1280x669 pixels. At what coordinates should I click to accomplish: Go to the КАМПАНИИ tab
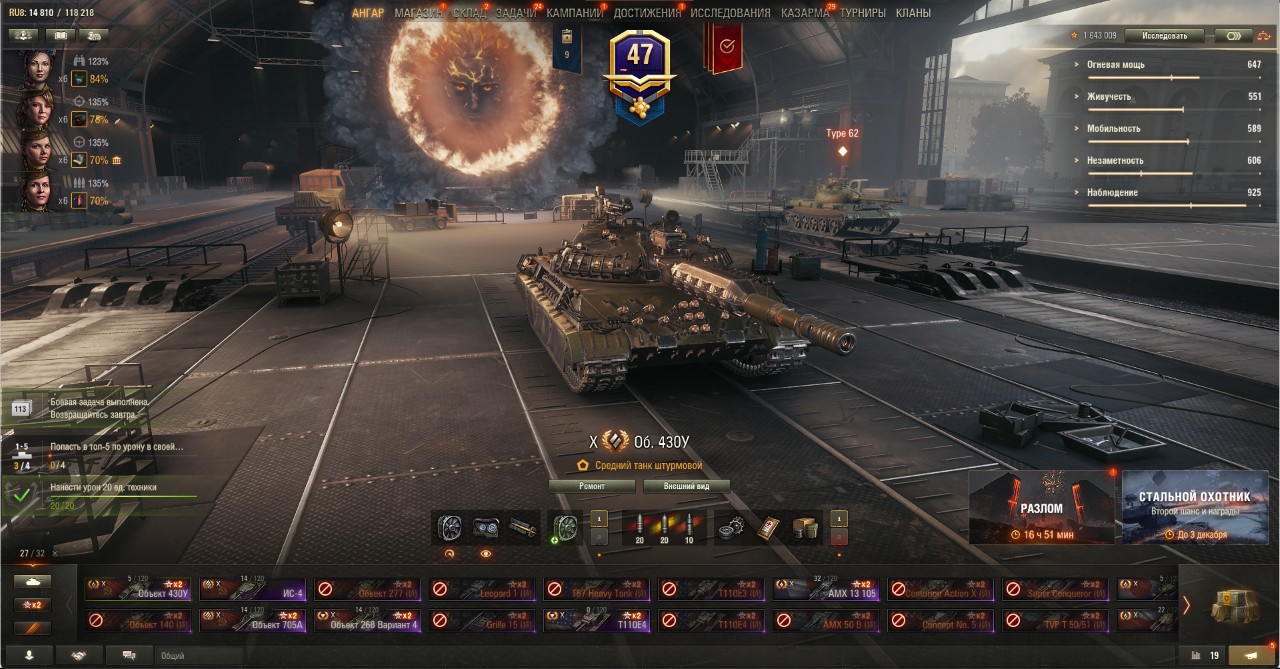point(575,13)
